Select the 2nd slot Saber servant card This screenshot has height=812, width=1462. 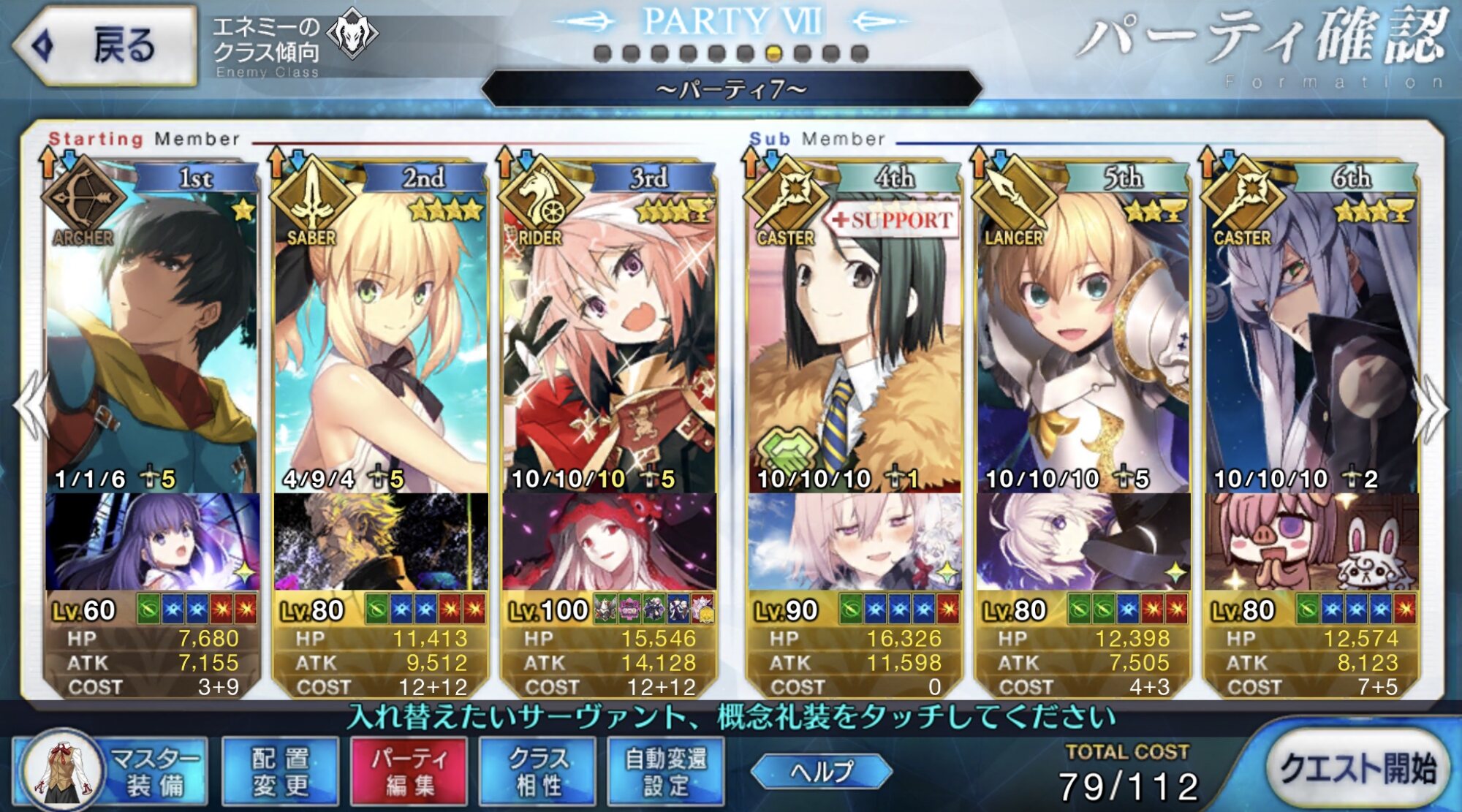click(x=381, y=329)
